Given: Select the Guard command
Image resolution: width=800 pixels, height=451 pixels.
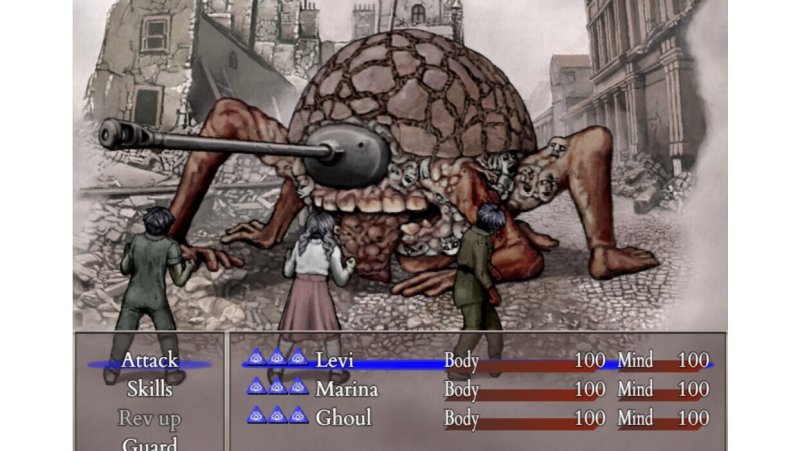Looking at the screenshot, I should pos(149,444).
